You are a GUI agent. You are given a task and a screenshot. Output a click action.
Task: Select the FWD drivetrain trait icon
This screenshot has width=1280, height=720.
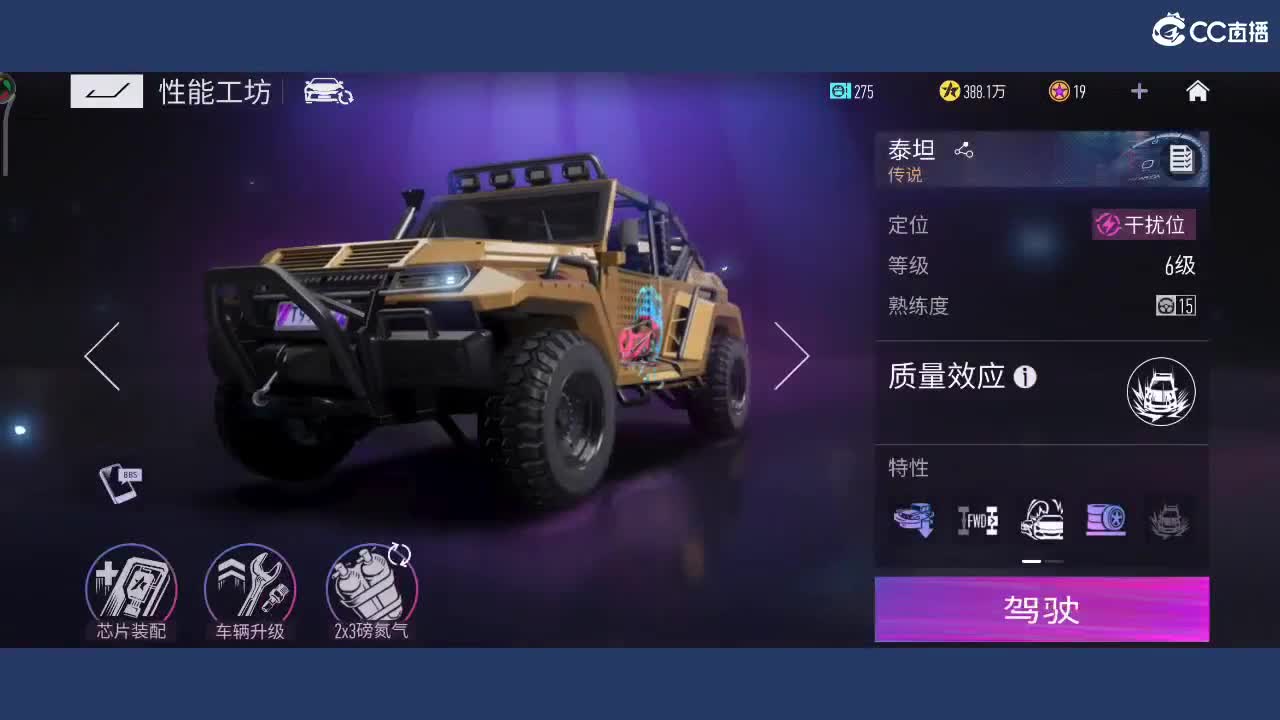[x=977, y=519]
